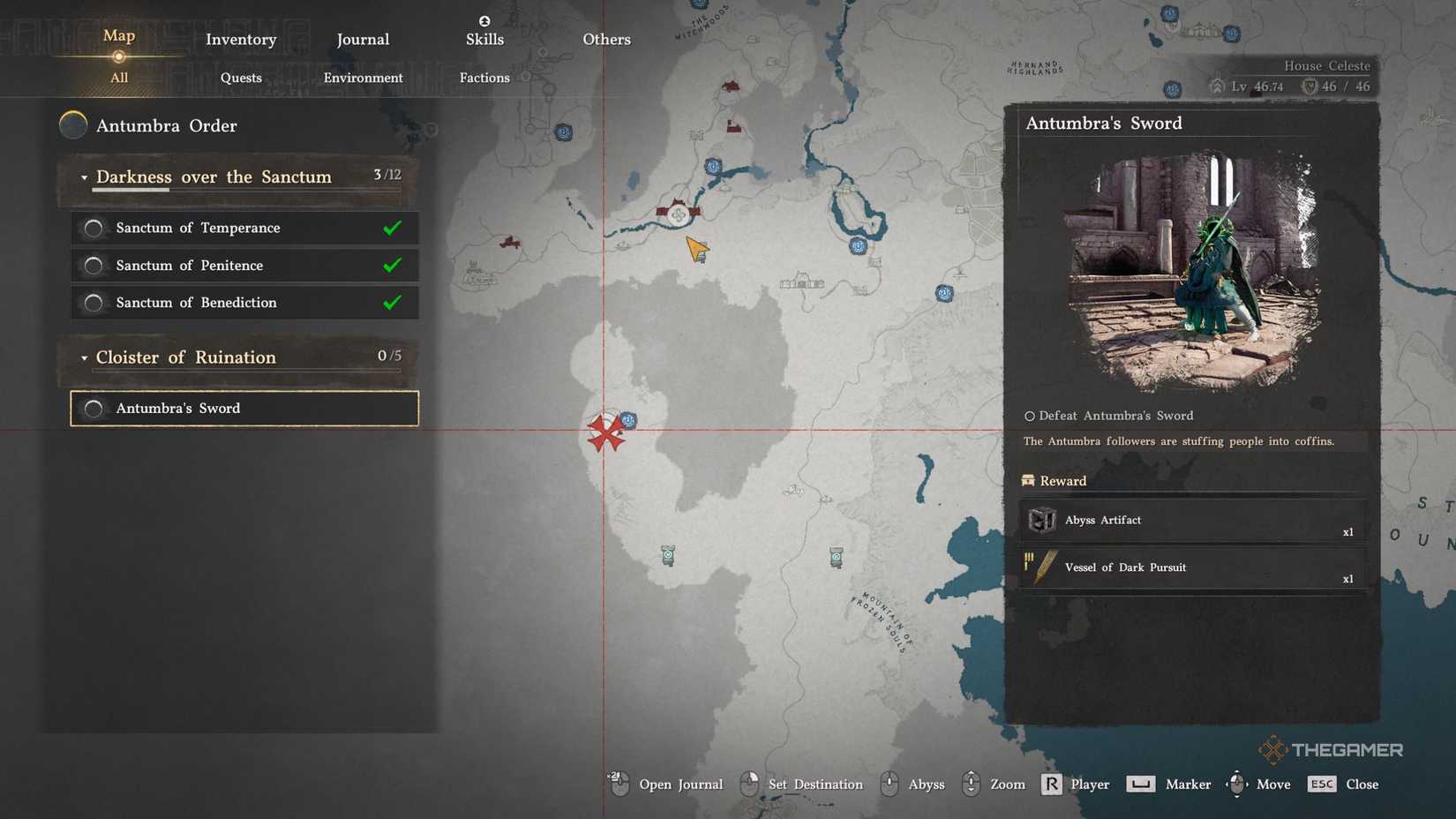Collapse the Darkness over the Sanctum section

point(84,177)
